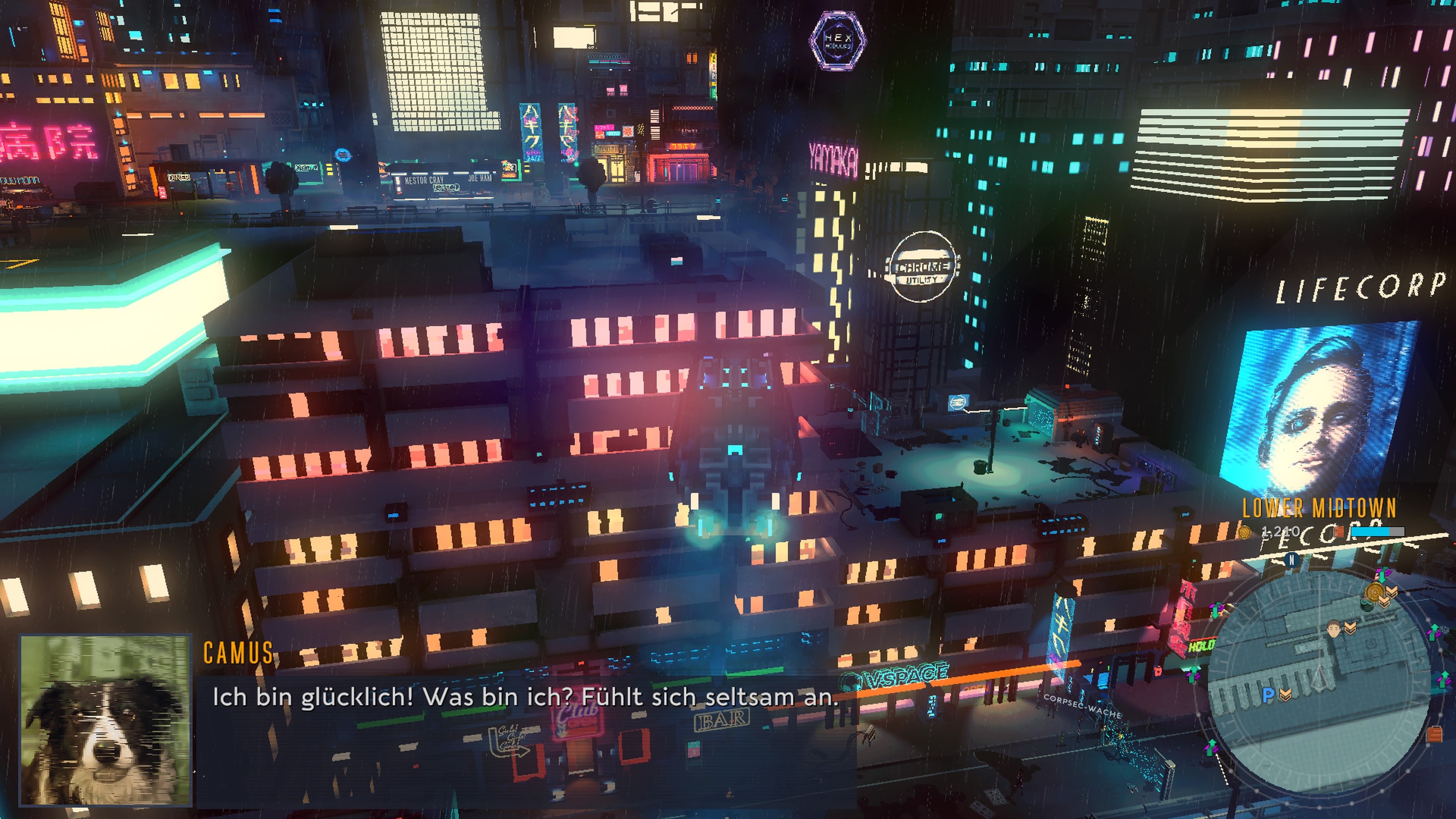The height and width of the screenshot is (819, 1456).
Task: Click the gold coin marker on minimap
Action: (1374, 592)
